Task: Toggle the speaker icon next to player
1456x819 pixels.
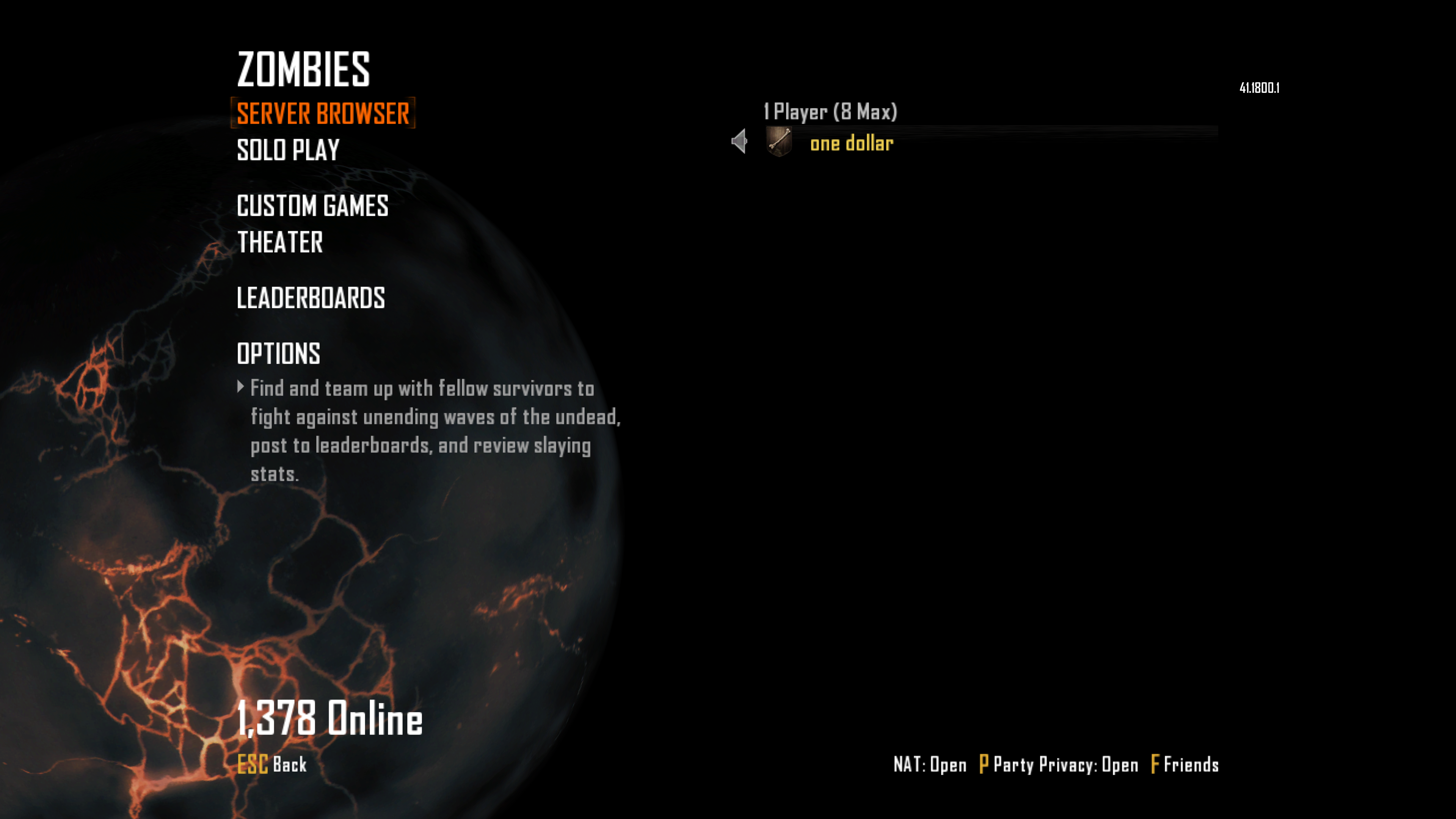Action: (739, 141)
